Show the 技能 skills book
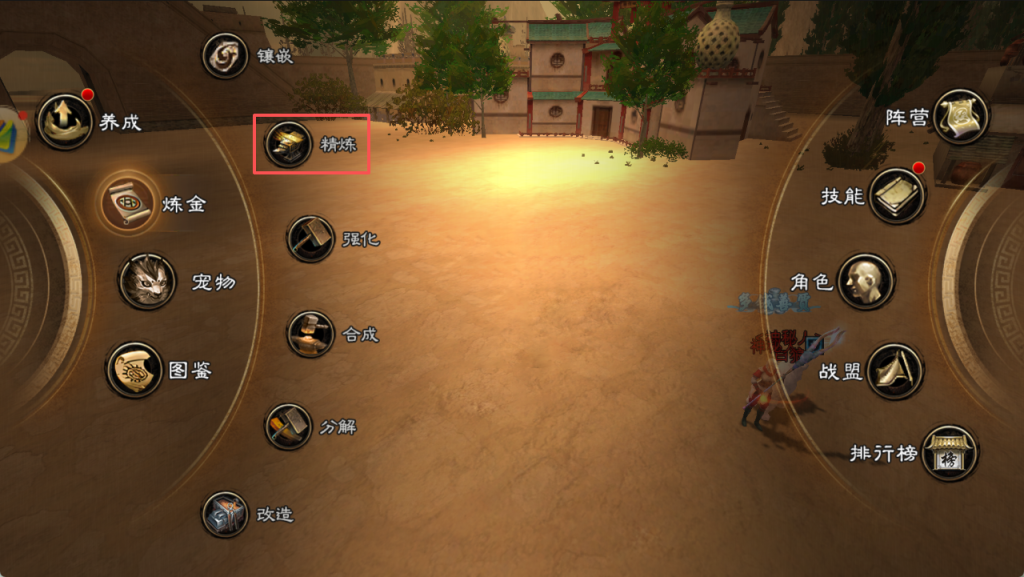 pos(897,195)
